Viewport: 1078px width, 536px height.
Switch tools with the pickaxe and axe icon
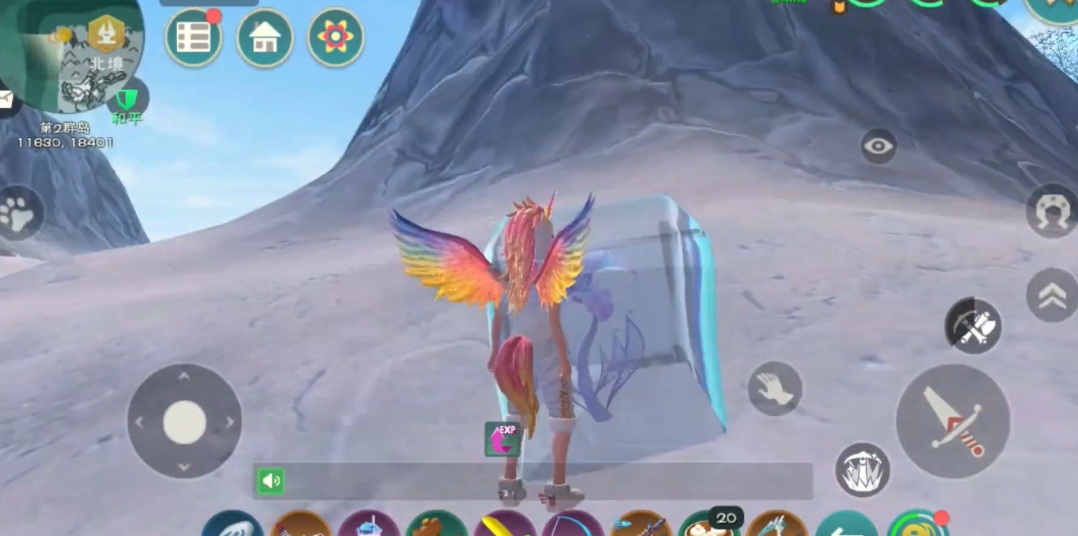pyautogui.click(x=973, y=326)
